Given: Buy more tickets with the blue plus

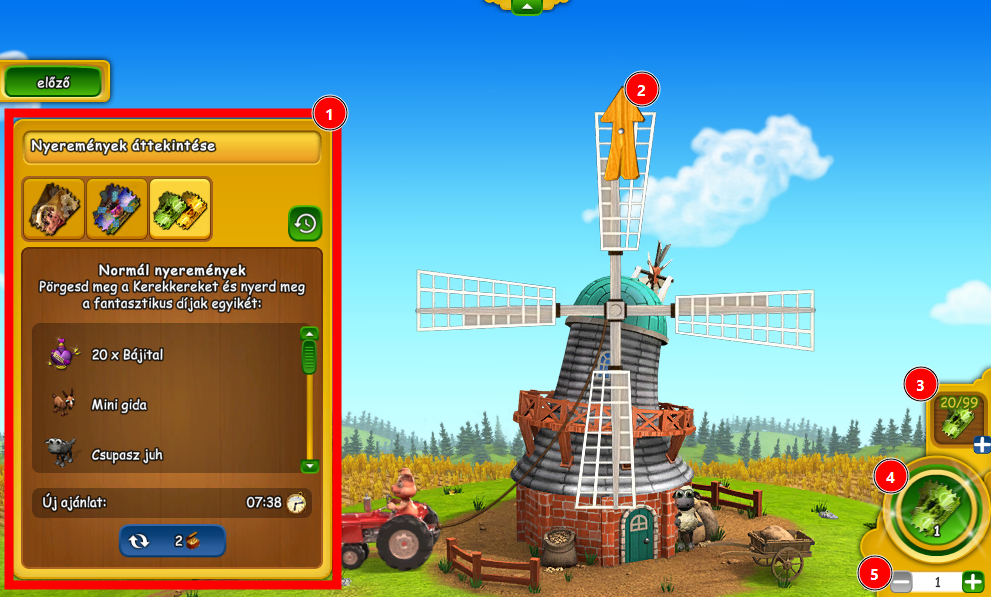Looking at the screenshot, I should coord(981,445).
